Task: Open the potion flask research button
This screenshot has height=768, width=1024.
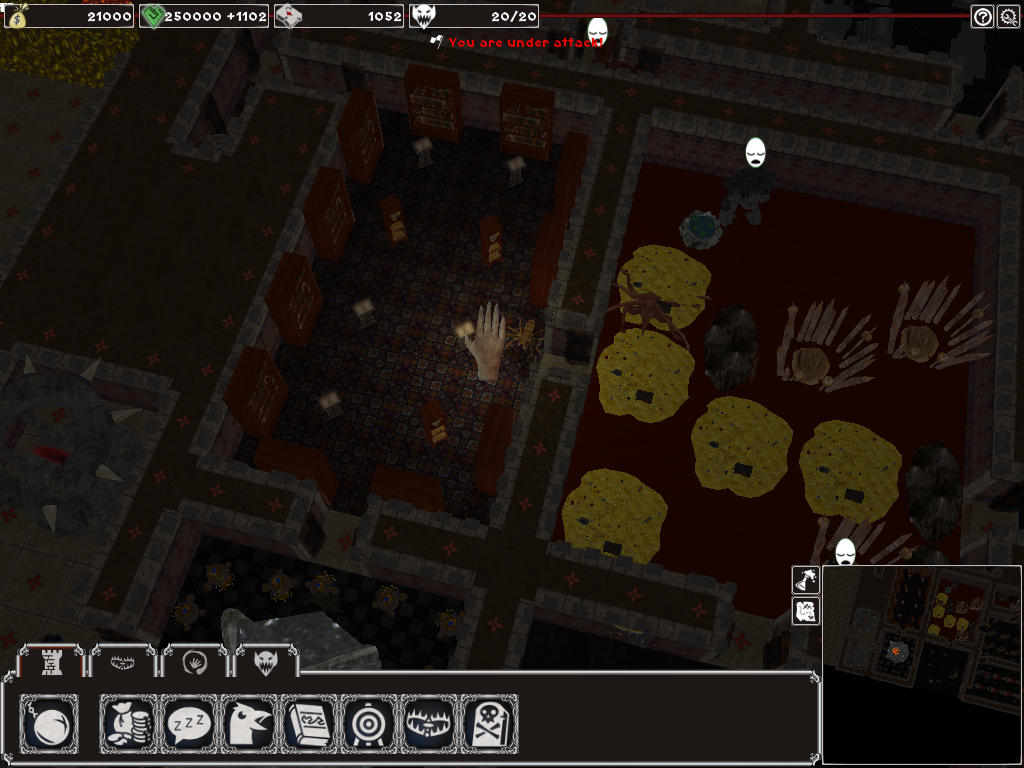Action: point(806,579)
